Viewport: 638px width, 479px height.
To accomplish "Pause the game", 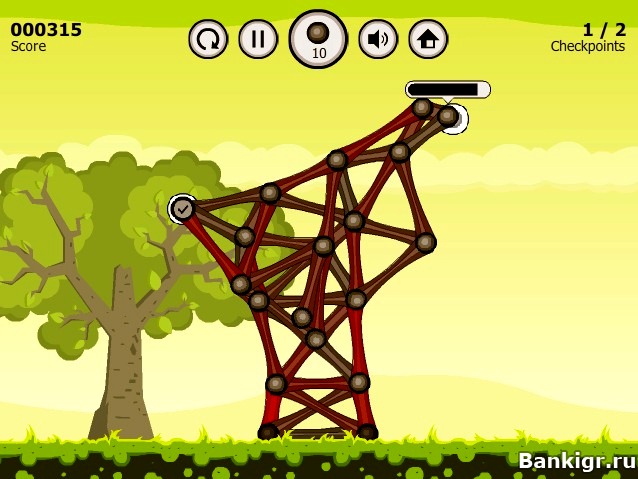I will (258, 39).
